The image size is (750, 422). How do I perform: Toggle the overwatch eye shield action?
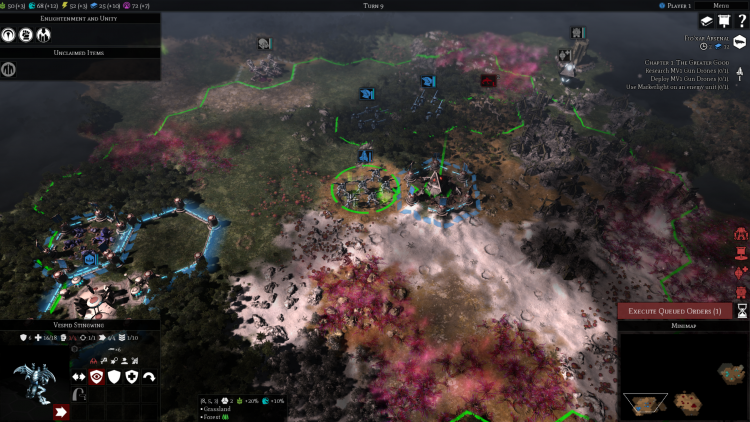pyautogui.click(x=97, y=376)
